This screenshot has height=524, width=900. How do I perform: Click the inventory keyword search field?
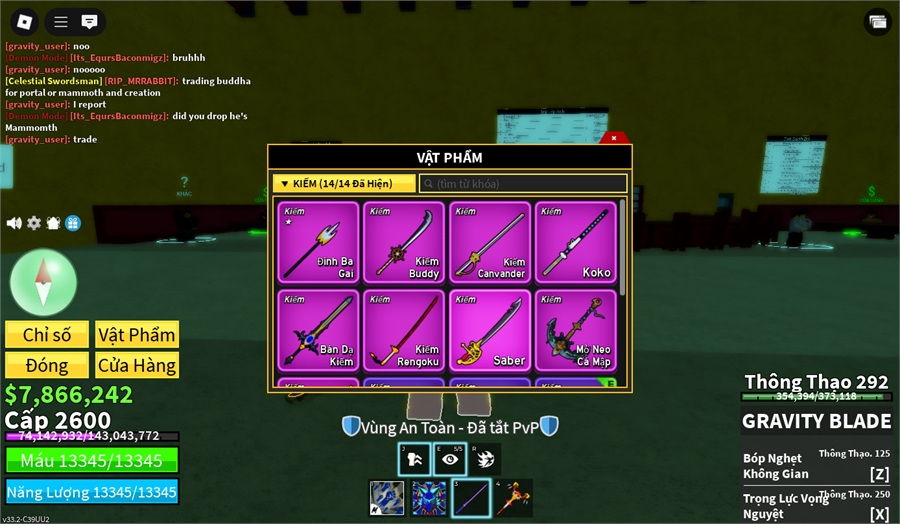(x=523, y=184)
